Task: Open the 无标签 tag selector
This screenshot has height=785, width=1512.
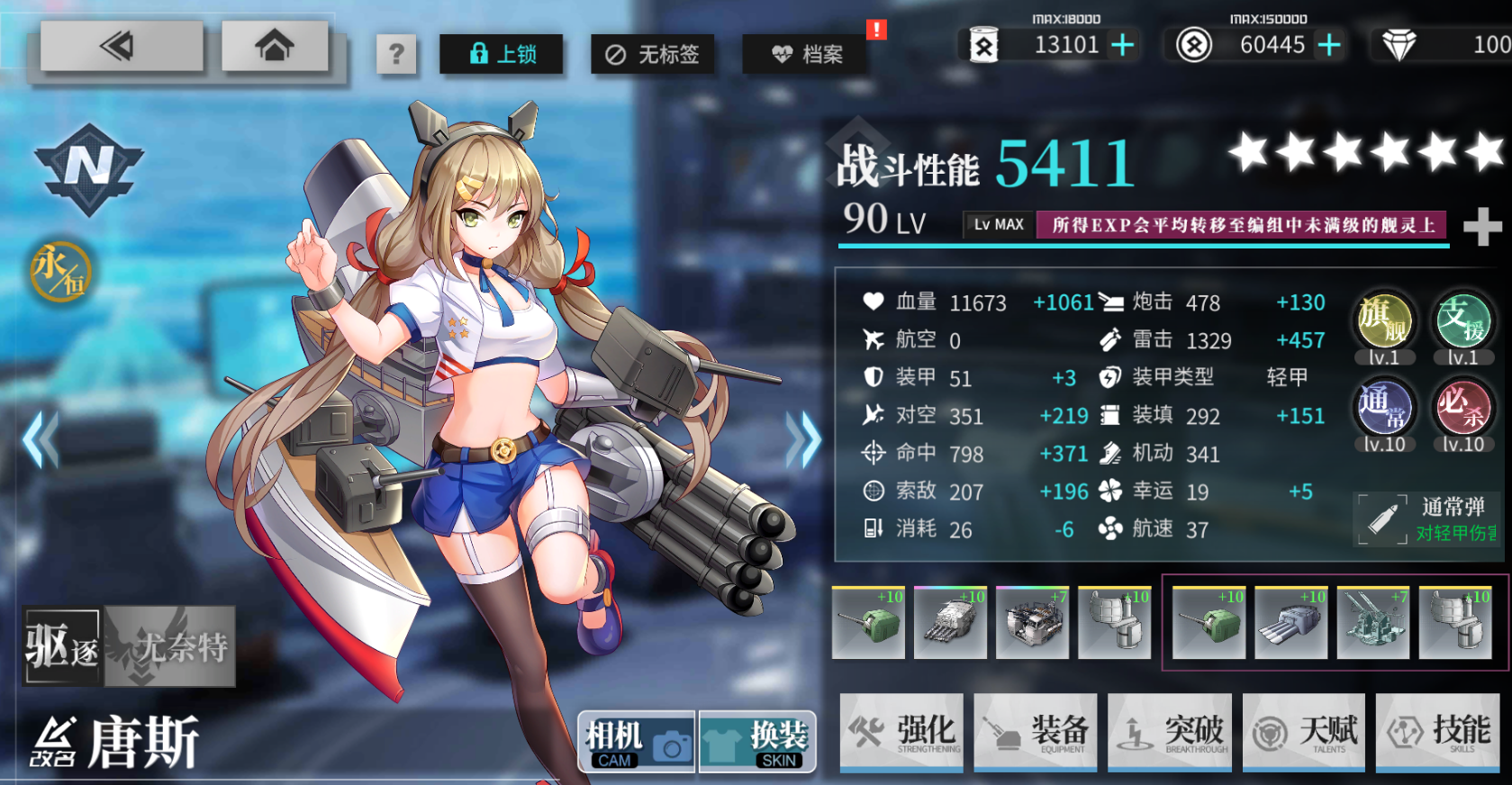Action: (653, 54)
